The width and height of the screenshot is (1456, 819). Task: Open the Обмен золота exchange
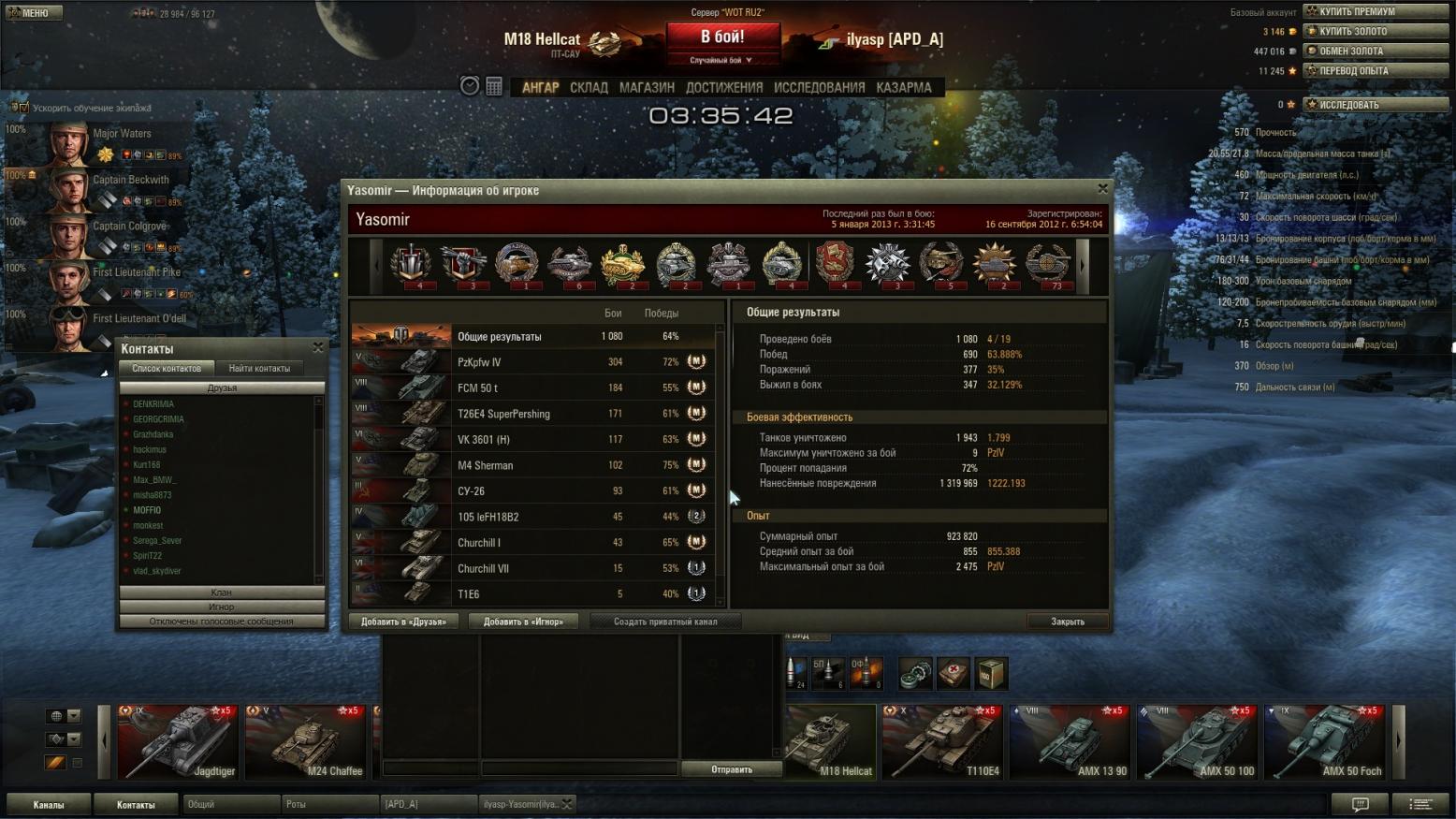point(1376,51)
